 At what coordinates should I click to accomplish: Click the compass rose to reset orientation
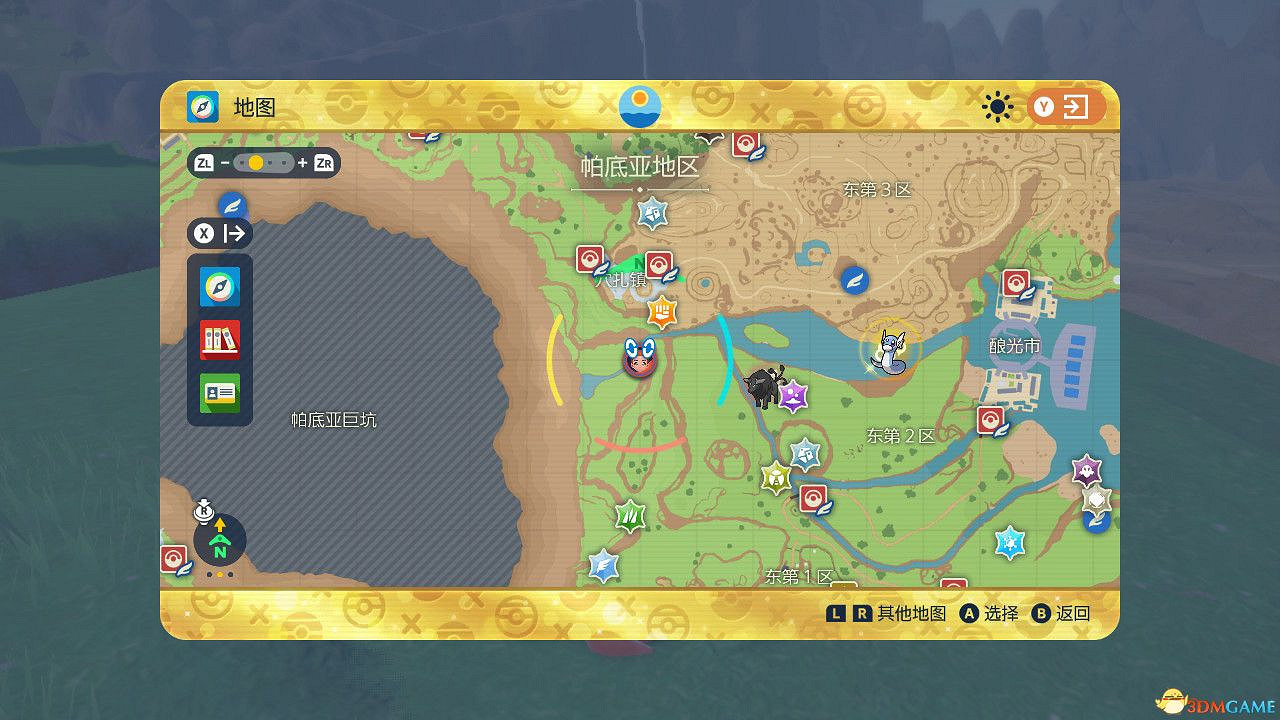pos(220,540)
